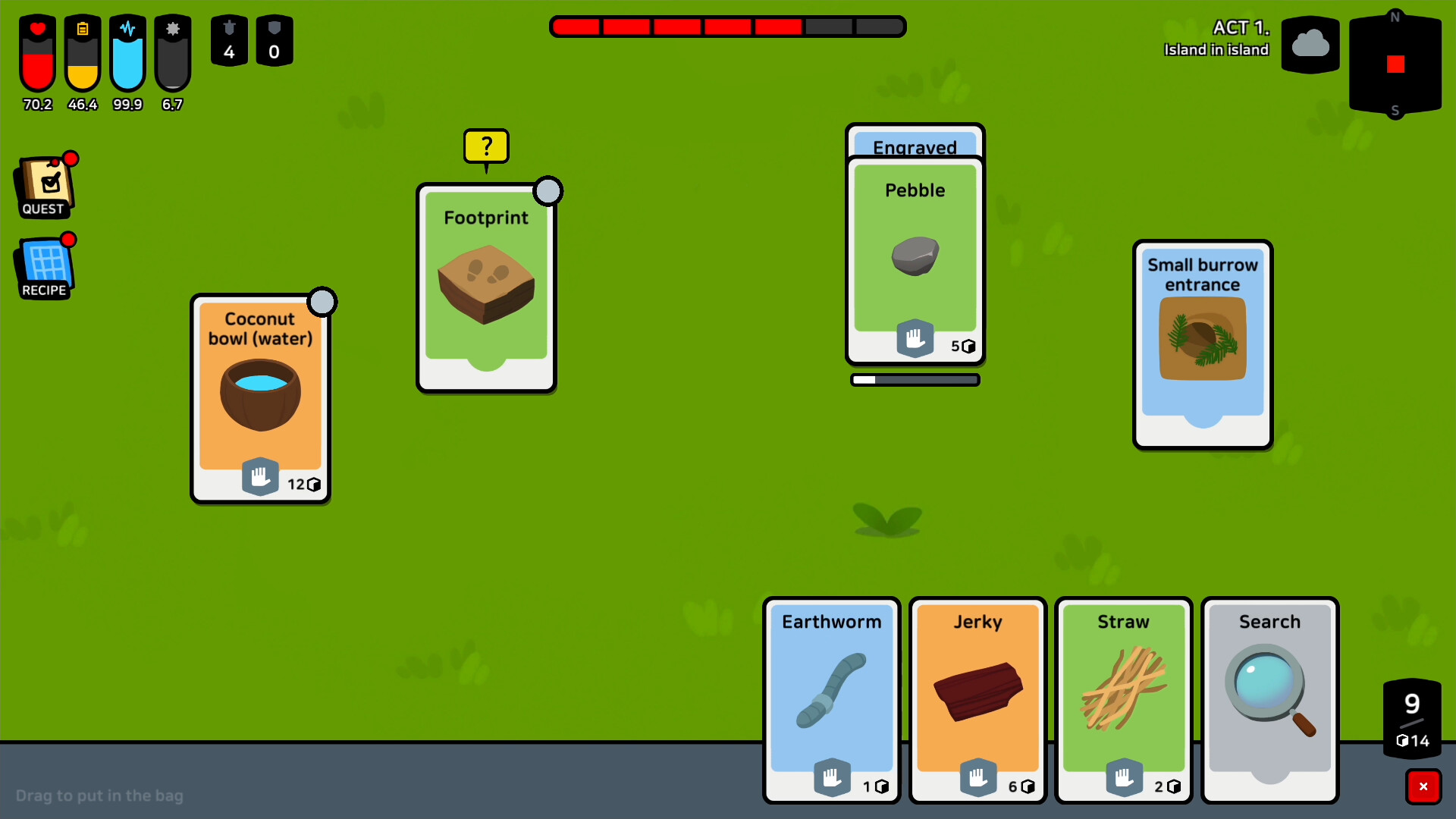1456x819 pixels.
Task: Click the shield counter showing 4
Action: (229, 41)
